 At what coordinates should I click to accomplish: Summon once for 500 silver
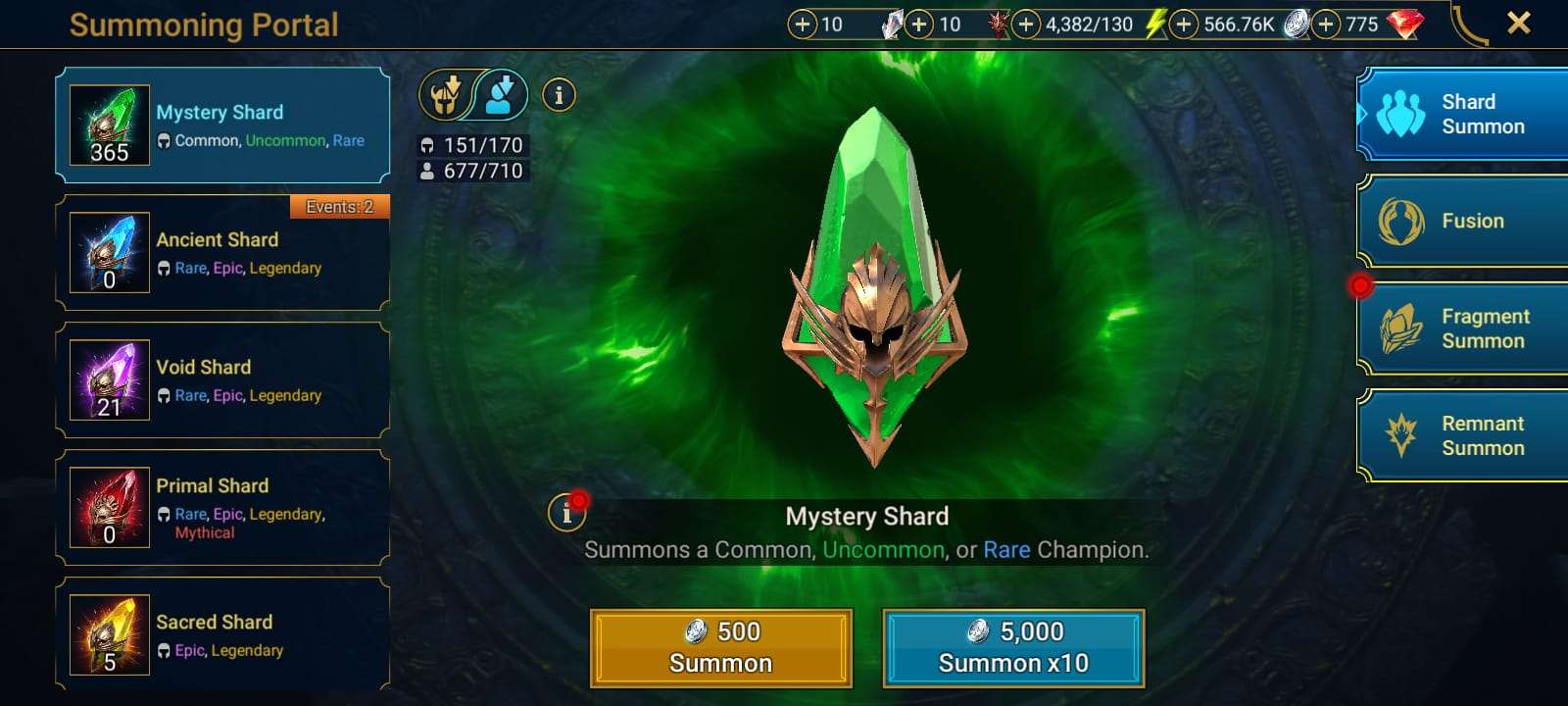[x=721, y=647]
